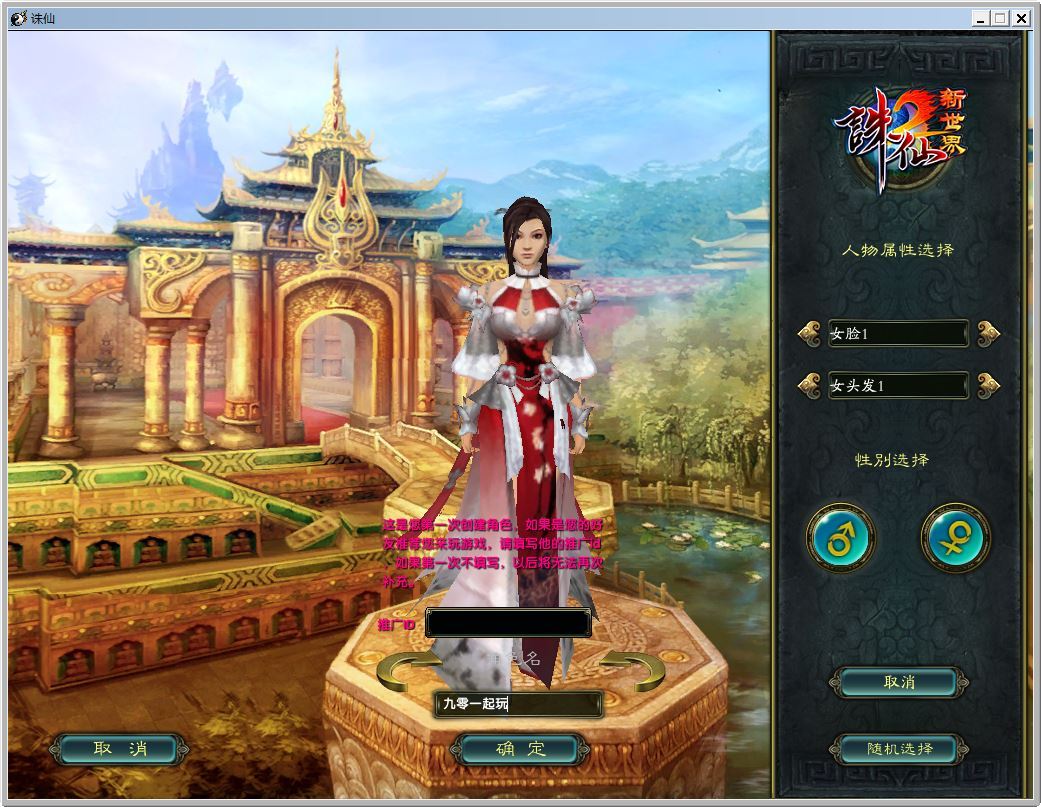Image resolution: width=1041 pixels, height=807 pixels.
Task: Choose next face with right arrow
Action: point(988,333)
